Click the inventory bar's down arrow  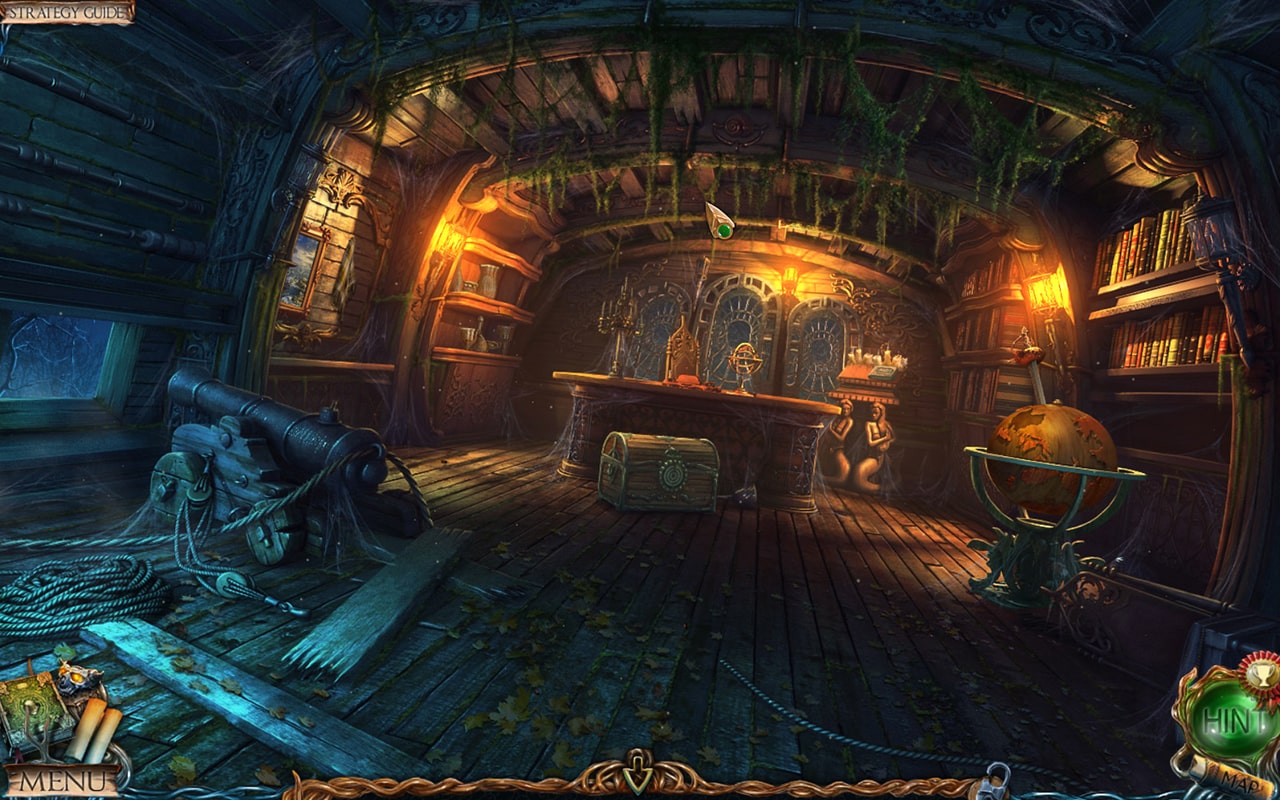tap(638, 777)
